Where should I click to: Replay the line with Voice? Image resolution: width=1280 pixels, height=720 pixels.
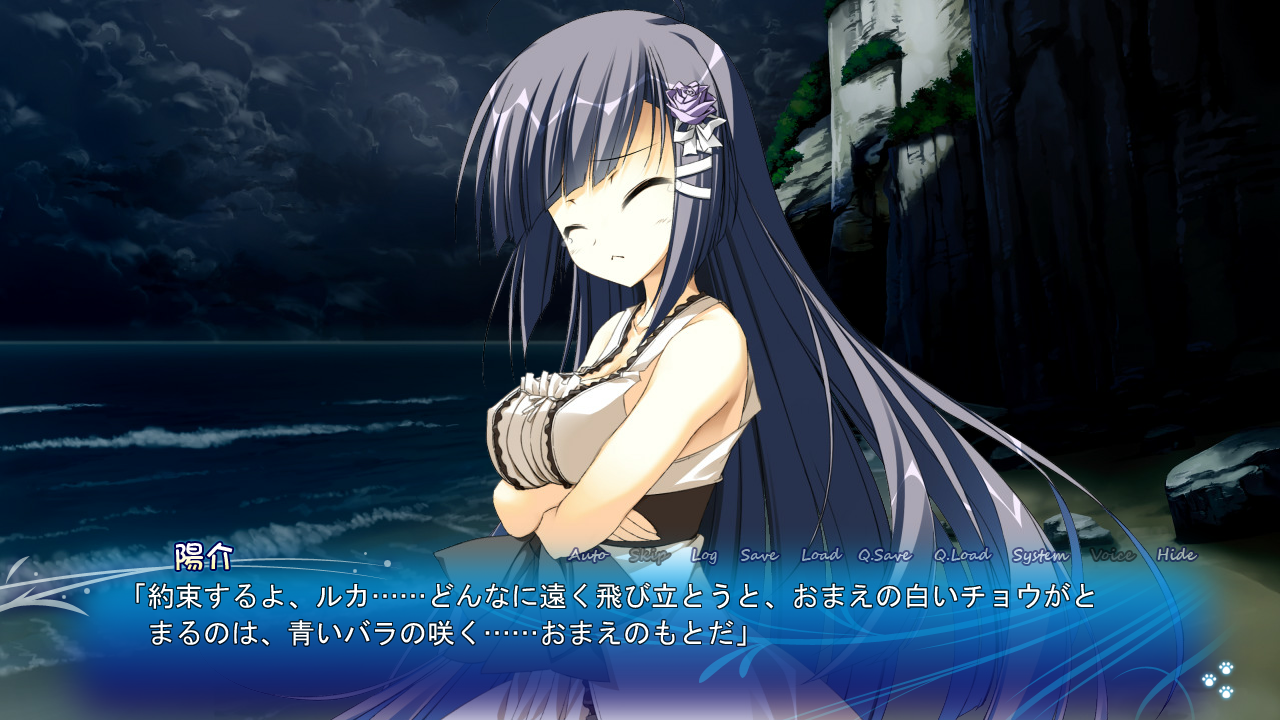1112,555
